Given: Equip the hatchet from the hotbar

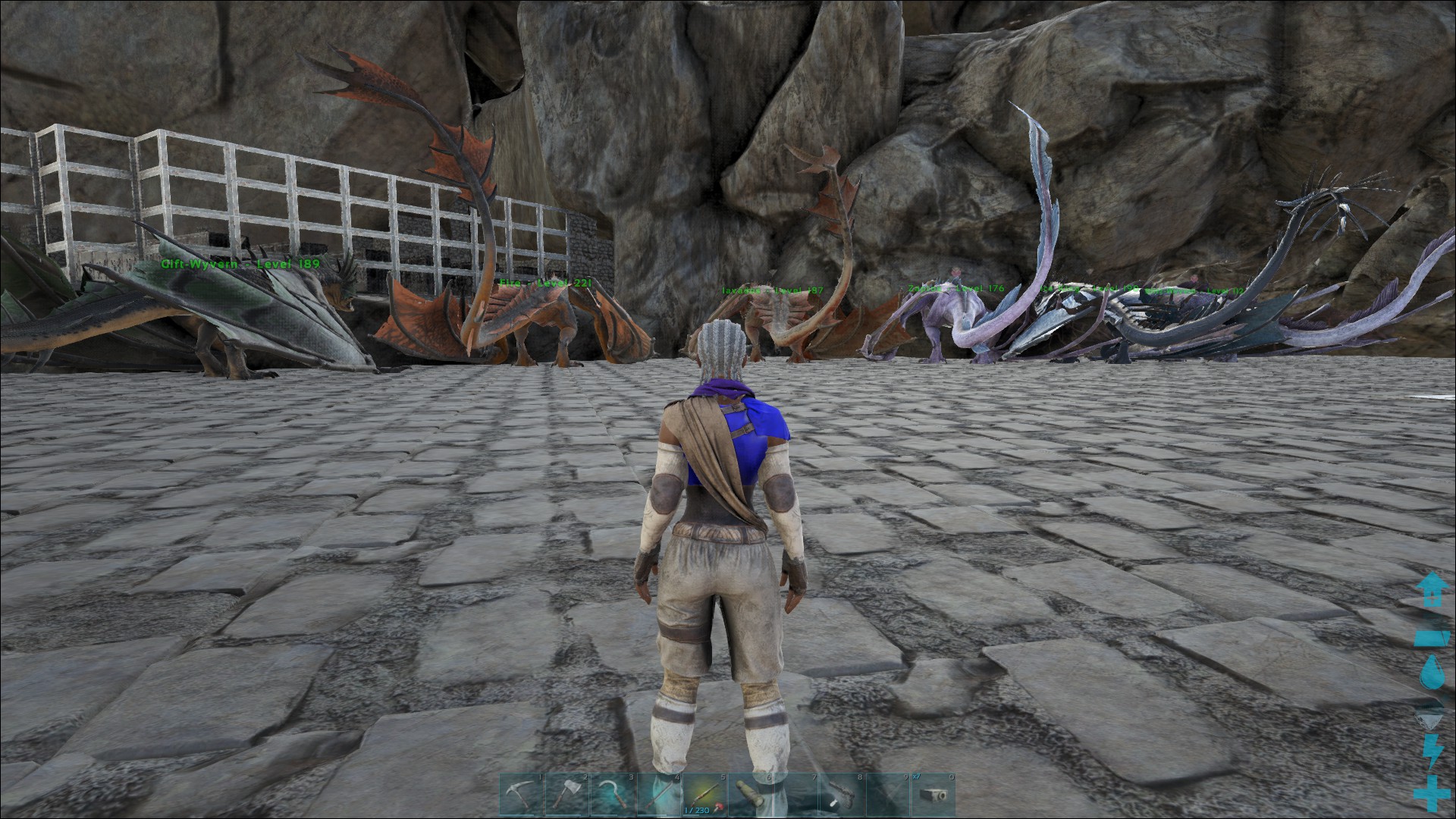Looking at the screenshot, I should tap(567, 795).
